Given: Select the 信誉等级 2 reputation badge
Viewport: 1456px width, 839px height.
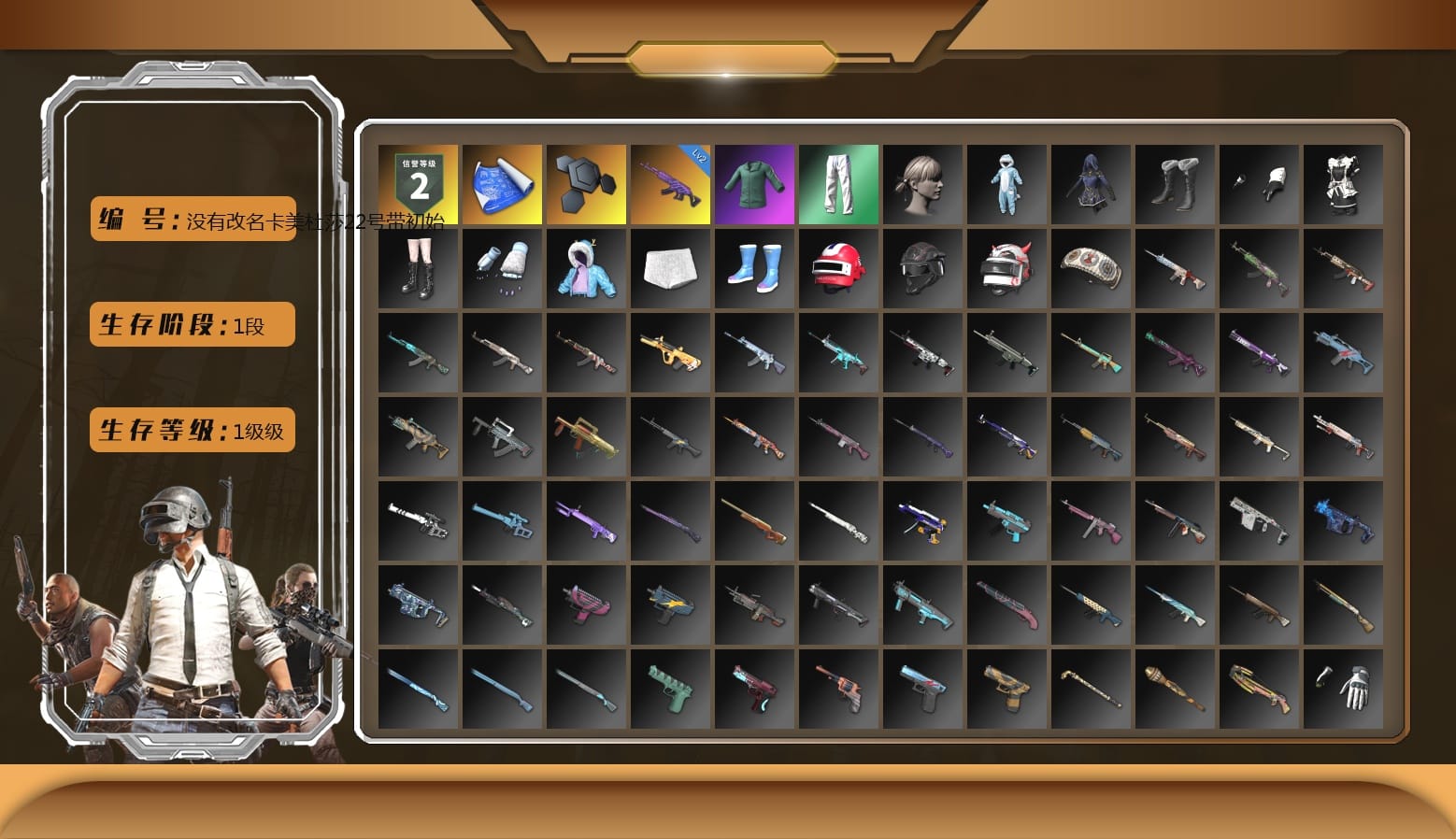Looking at the screenshot, I should pos(418,183).
